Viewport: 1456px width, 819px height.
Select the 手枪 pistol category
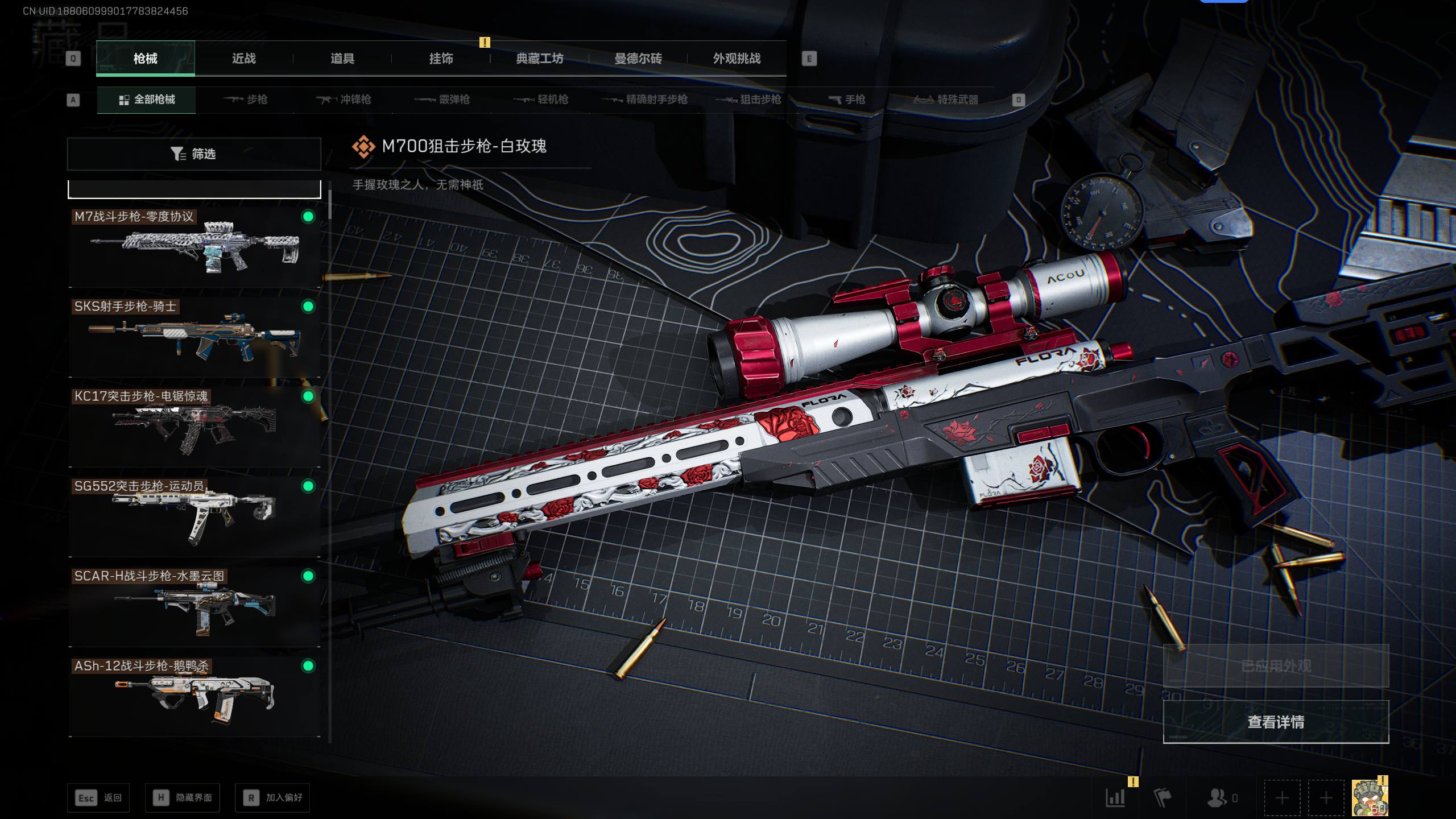[x=847, y=100]
